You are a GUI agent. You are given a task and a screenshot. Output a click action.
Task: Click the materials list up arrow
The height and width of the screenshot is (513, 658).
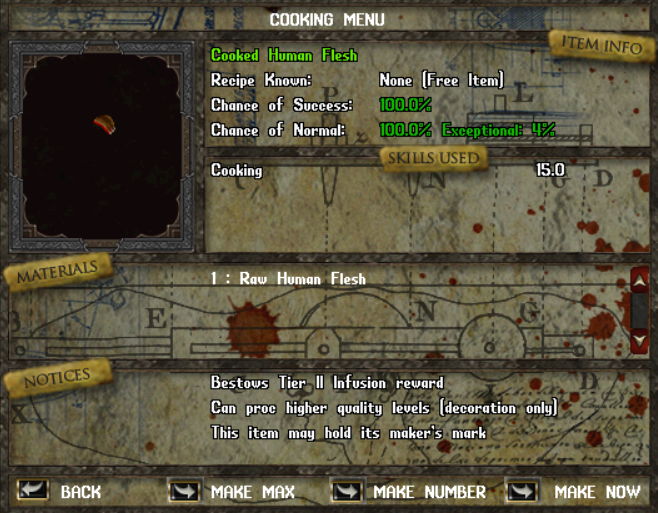click(x=640, y=282)
